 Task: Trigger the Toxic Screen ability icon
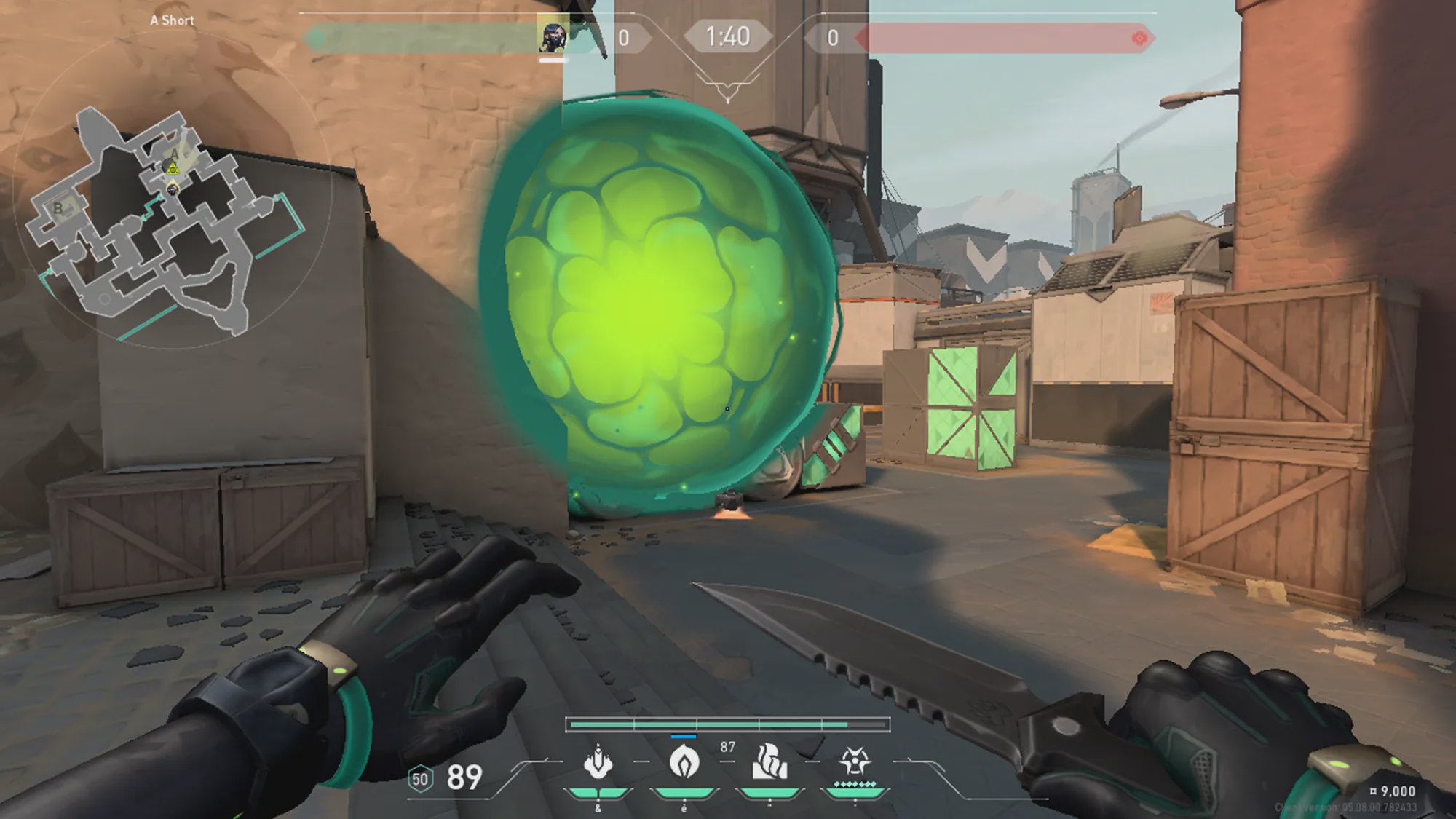click(769, 762)
